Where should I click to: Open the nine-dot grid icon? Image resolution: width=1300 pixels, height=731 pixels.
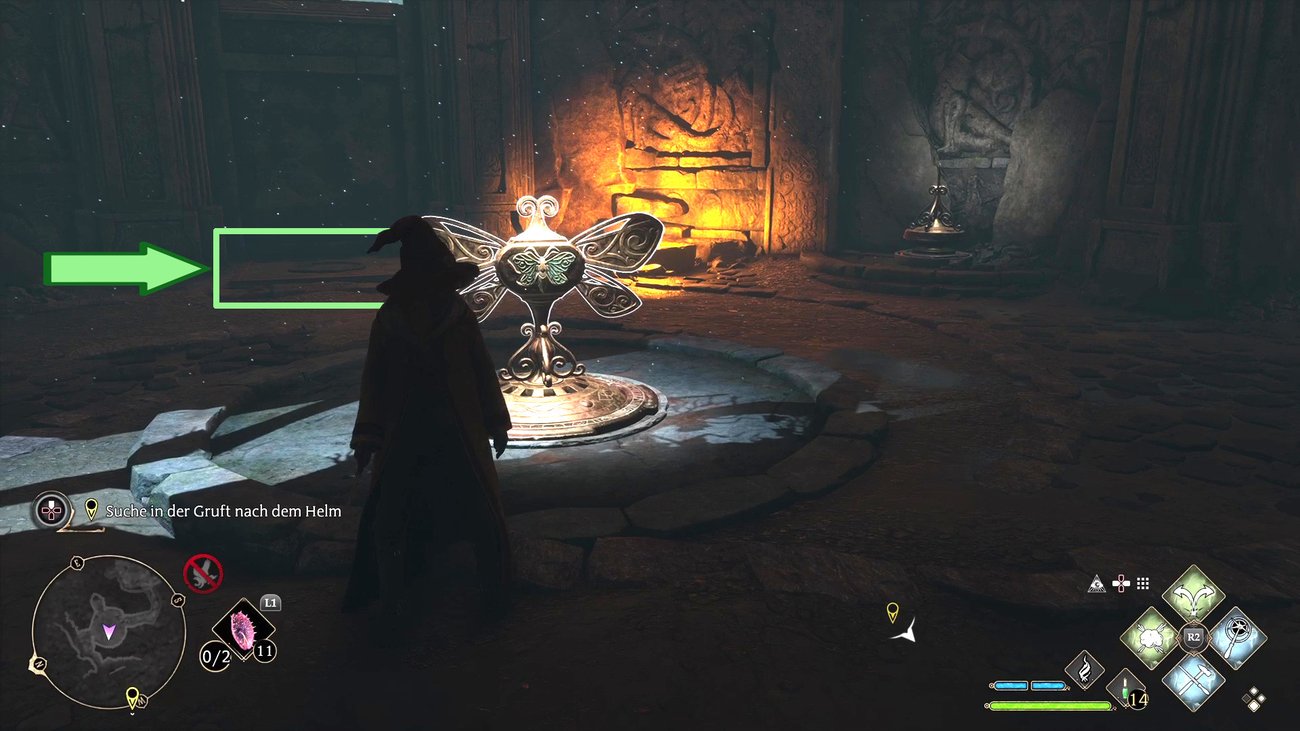click(1143, 584)
